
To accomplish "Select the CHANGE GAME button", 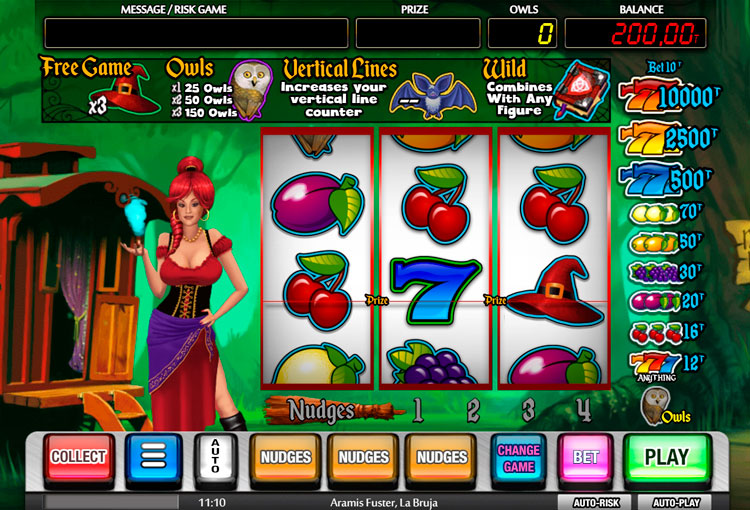I will (518, 458).
